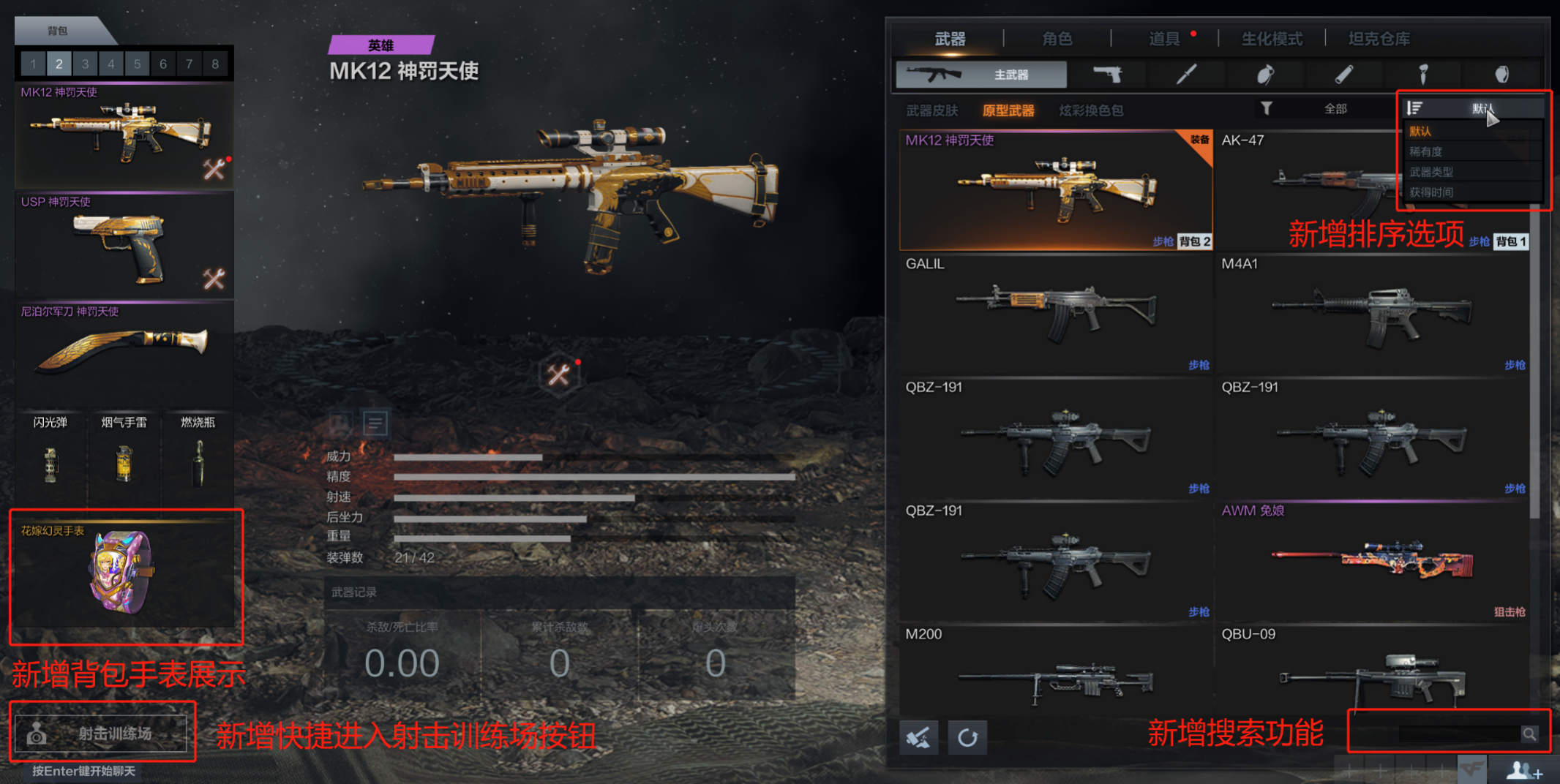This screenshot has height=784, width=1560.
Task: Click the weapon search field
Action: coord(1458,734)
